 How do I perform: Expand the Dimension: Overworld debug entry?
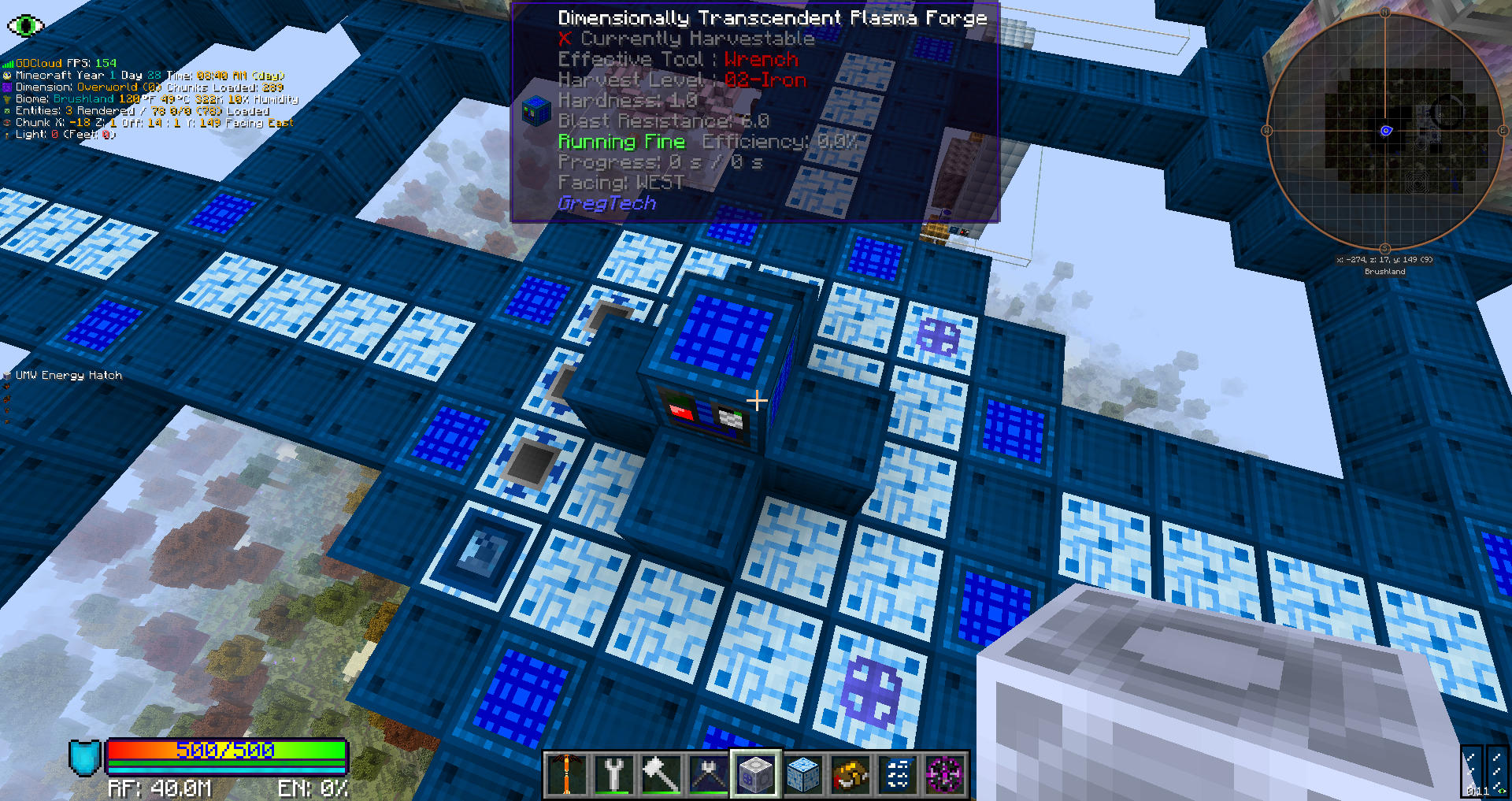6,87
